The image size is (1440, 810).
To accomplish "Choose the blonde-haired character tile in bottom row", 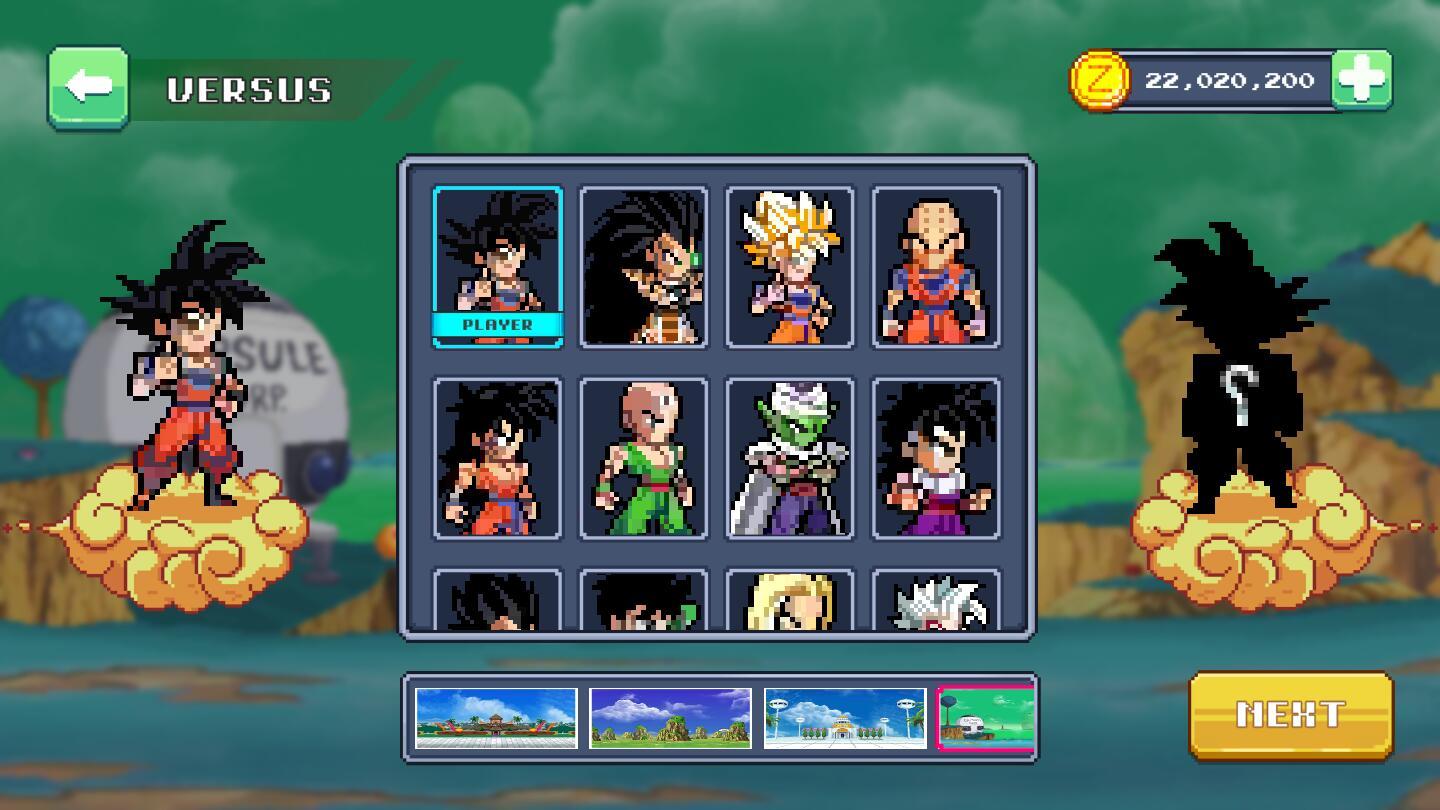I will pyautogui.click(x=789, y=600).
